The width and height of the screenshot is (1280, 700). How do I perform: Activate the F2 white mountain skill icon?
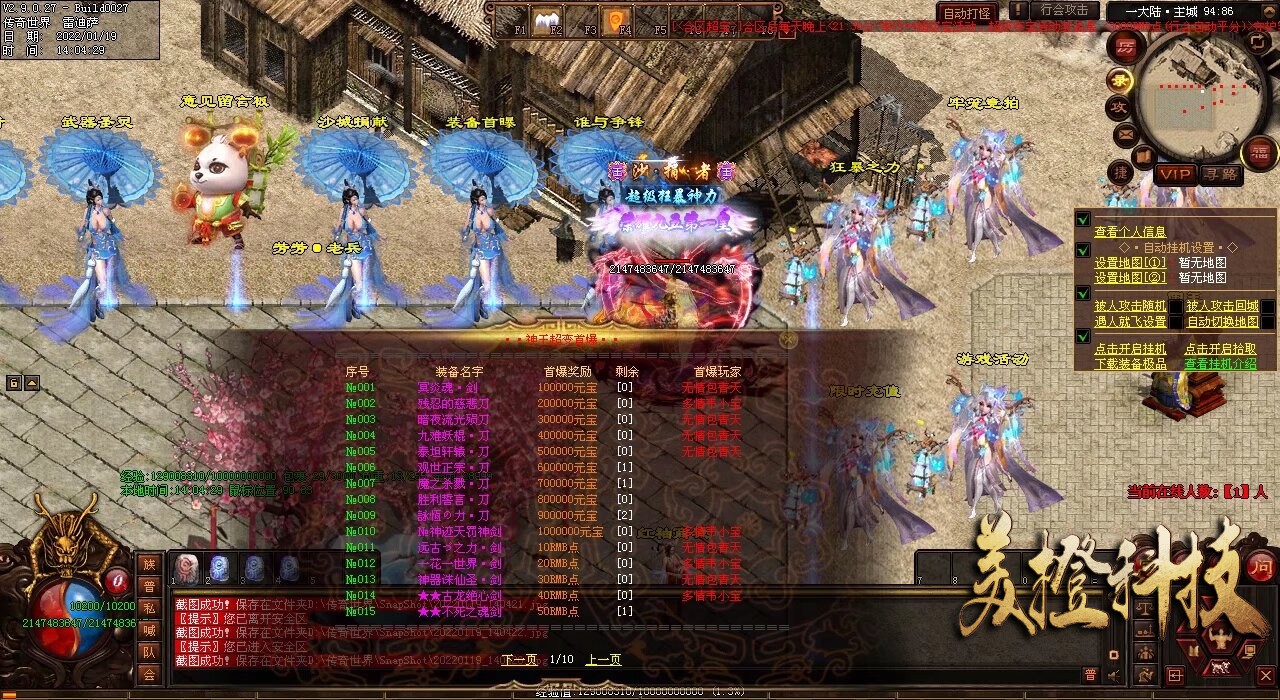pos(546,18)
